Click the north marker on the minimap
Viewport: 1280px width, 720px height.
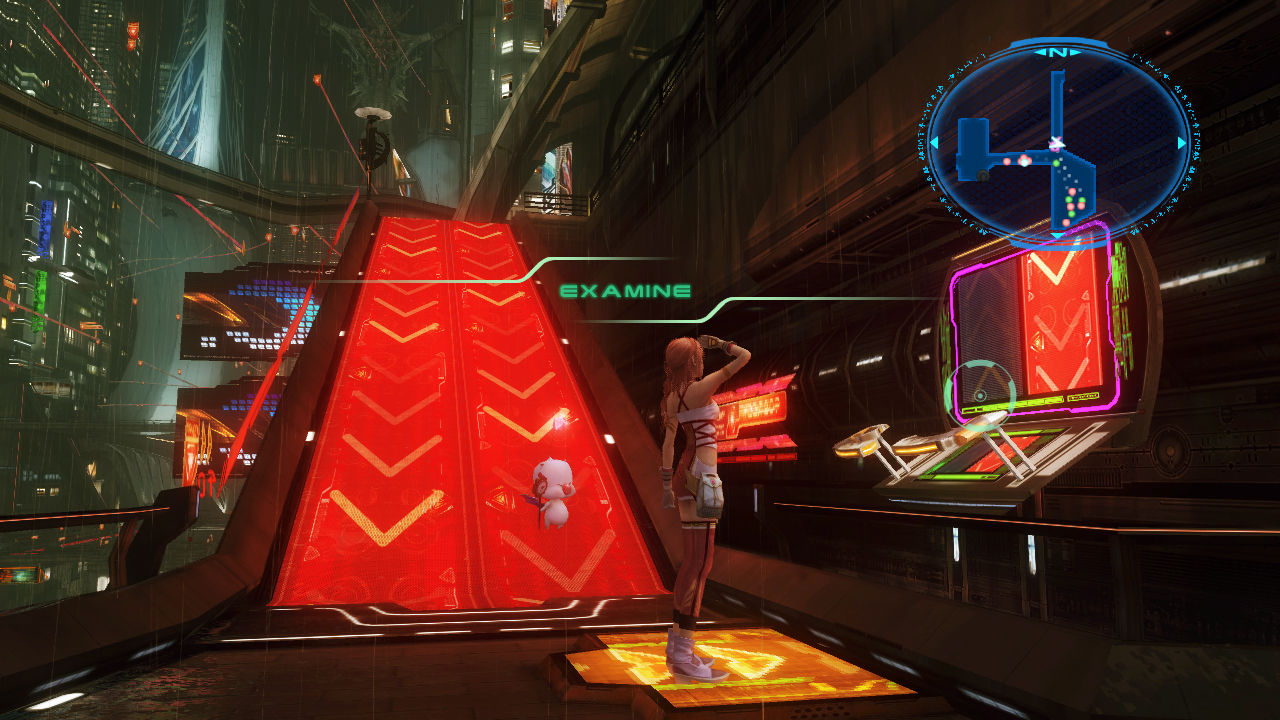pos(1057,51)
